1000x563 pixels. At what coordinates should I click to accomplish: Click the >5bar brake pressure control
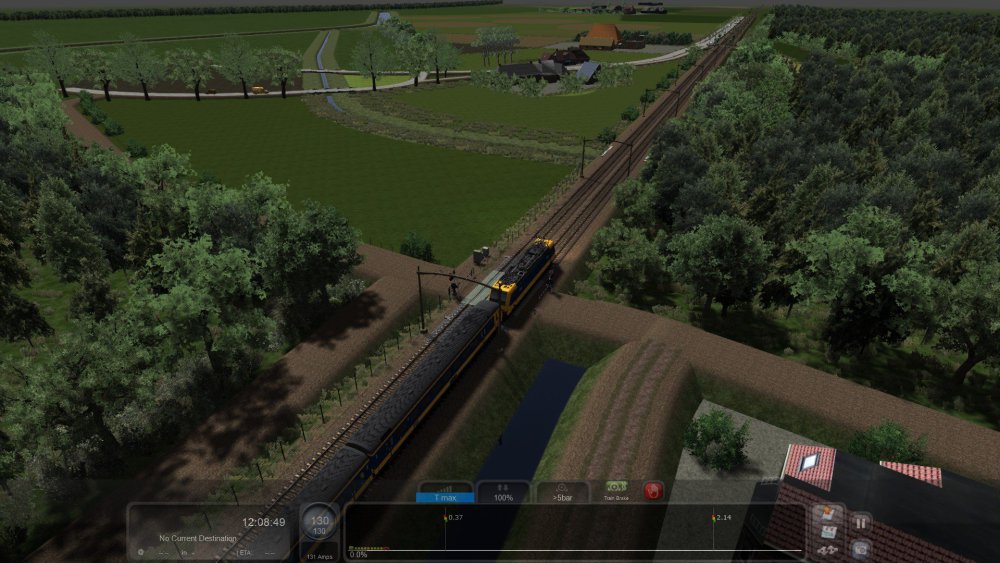click(563, 491)
